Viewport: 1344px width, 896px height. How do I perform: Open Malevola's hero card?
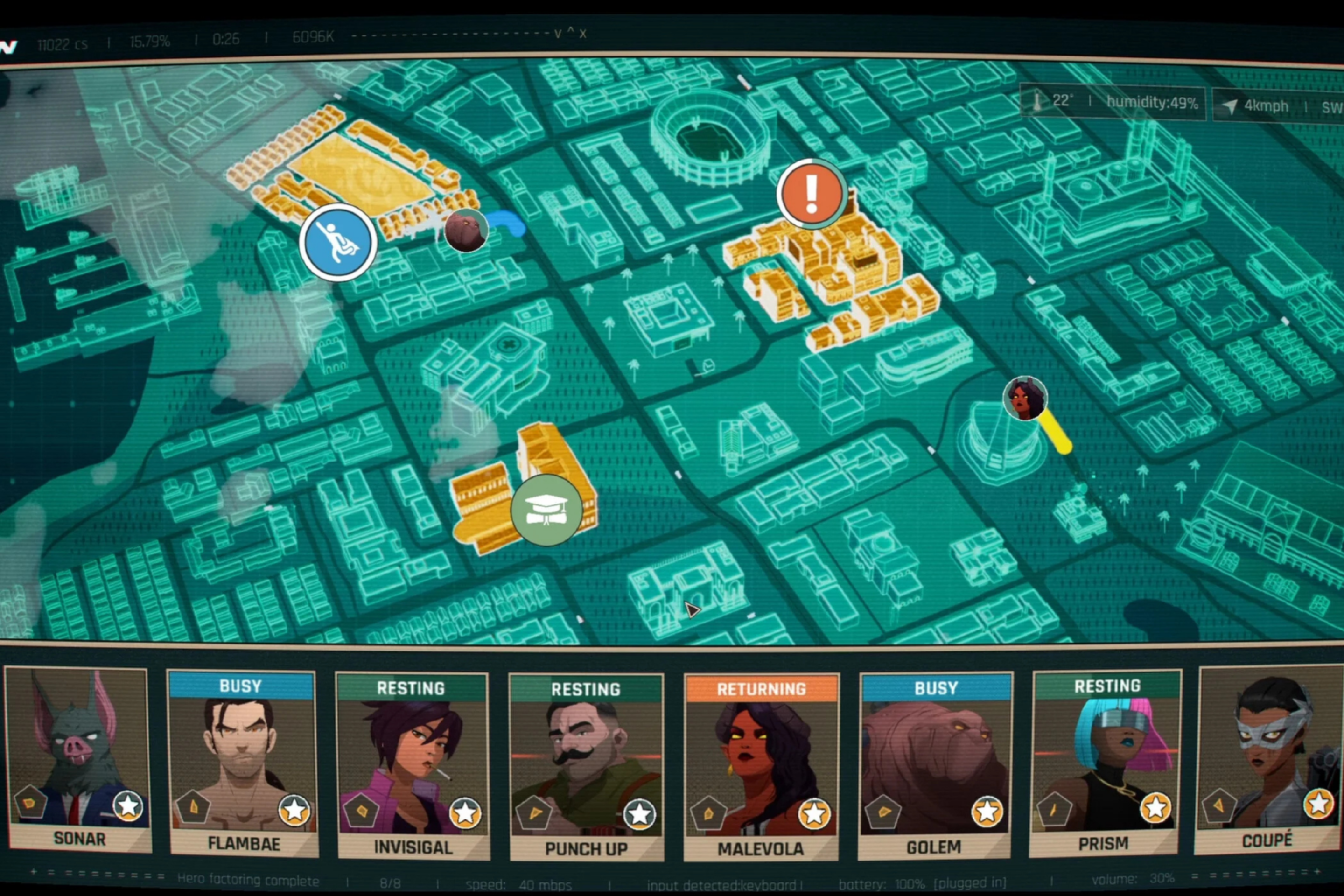point(761,767)
